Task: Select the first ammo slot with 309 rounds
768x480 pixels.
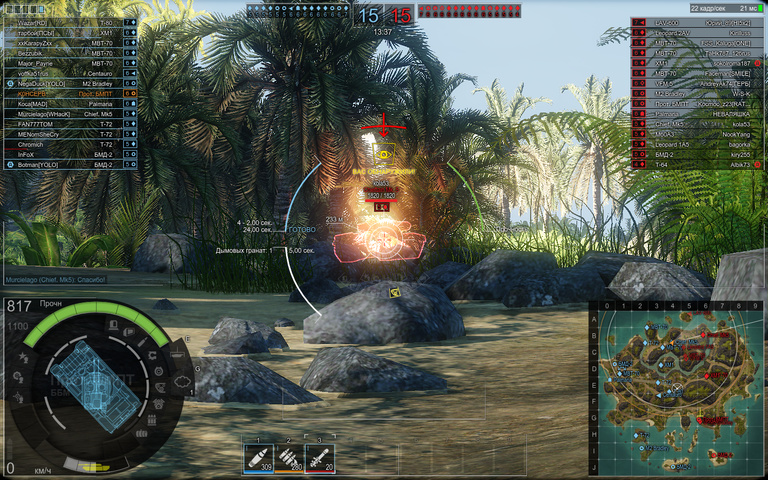Action: coord(259,456)
